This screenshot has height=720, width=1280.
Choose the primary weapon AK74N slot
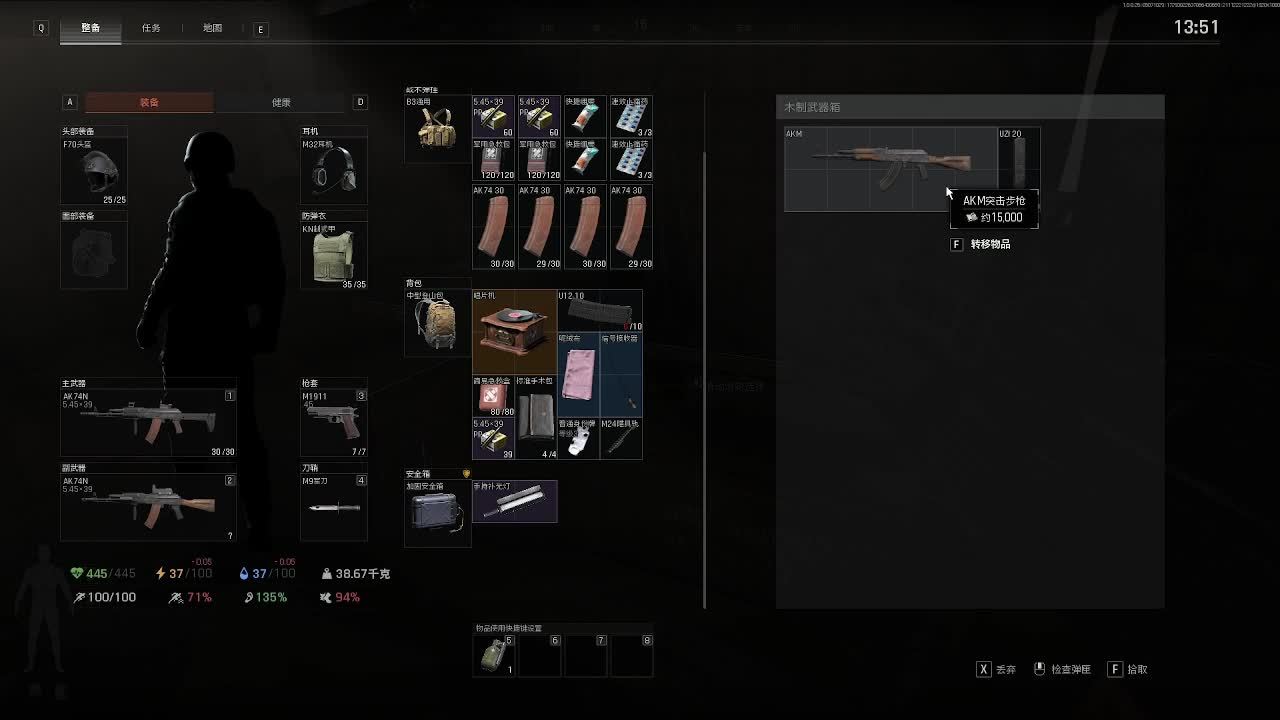148,422
